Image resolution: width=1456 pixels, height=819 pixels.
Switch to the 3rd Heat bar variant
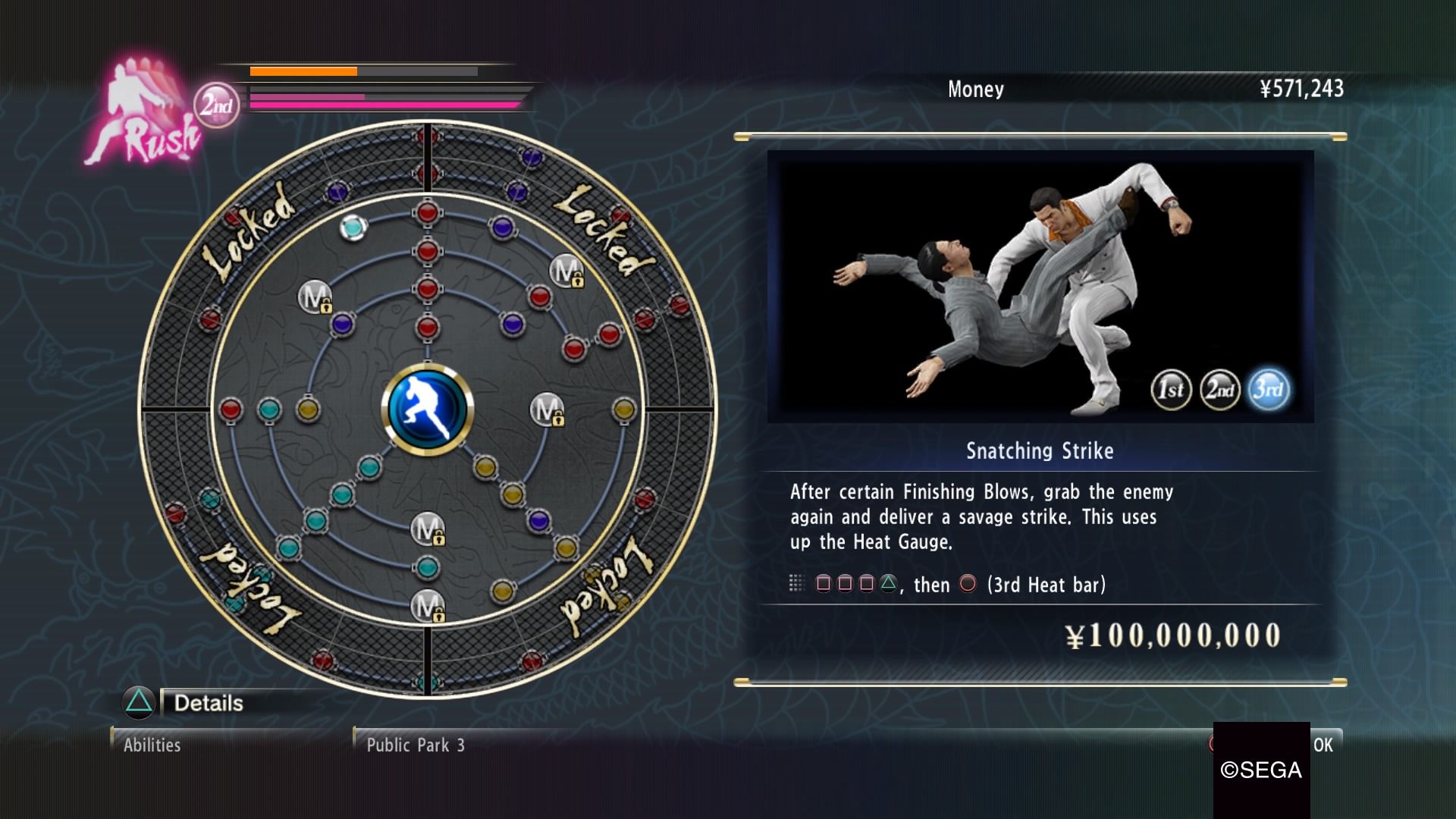(x=1268, y=390)
